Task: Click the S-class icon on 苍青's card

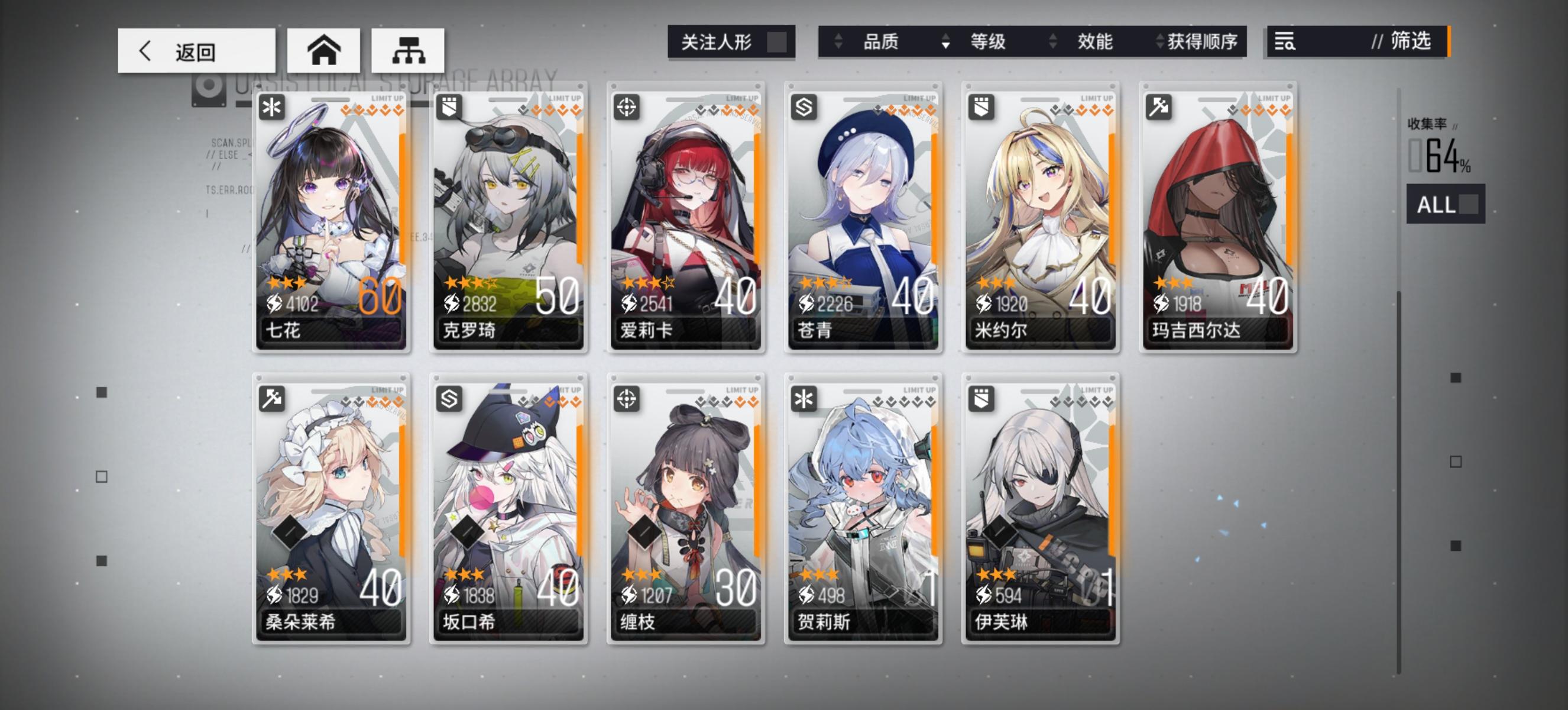Action: click(x=805, y=108)
